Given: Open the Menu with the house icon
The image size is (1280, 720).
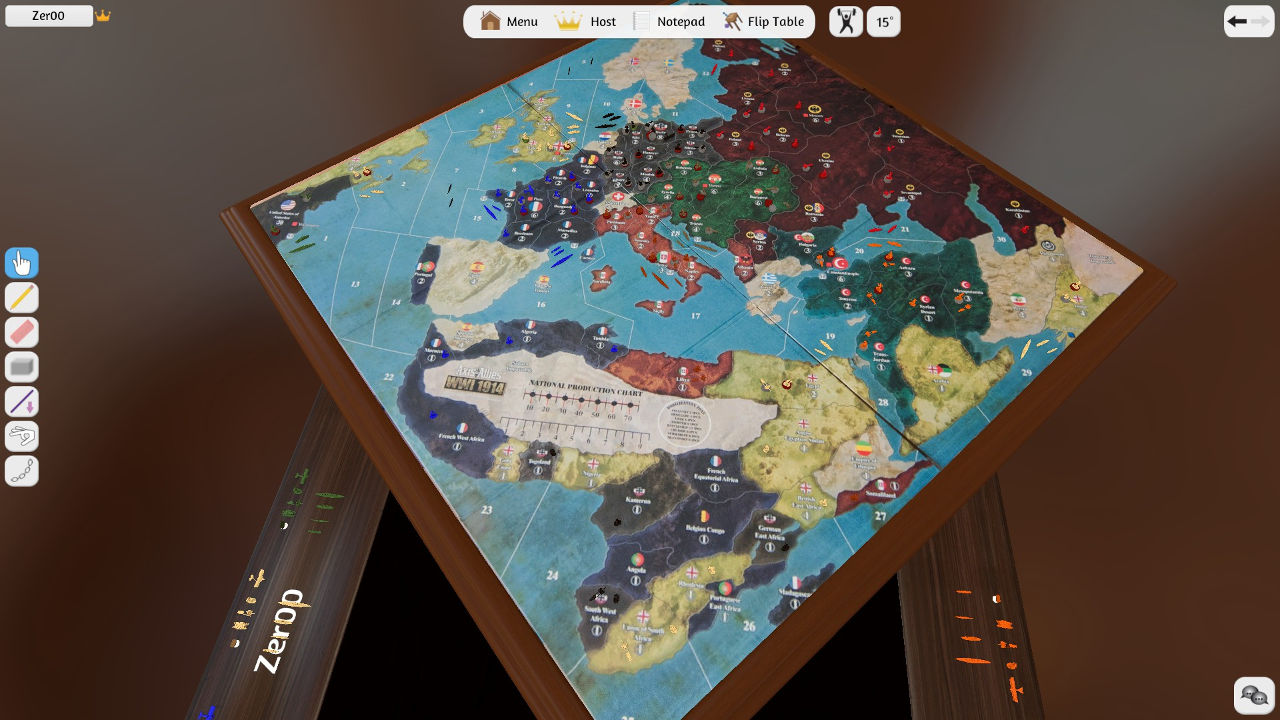Looking at the screenshot, I should 509,21.
